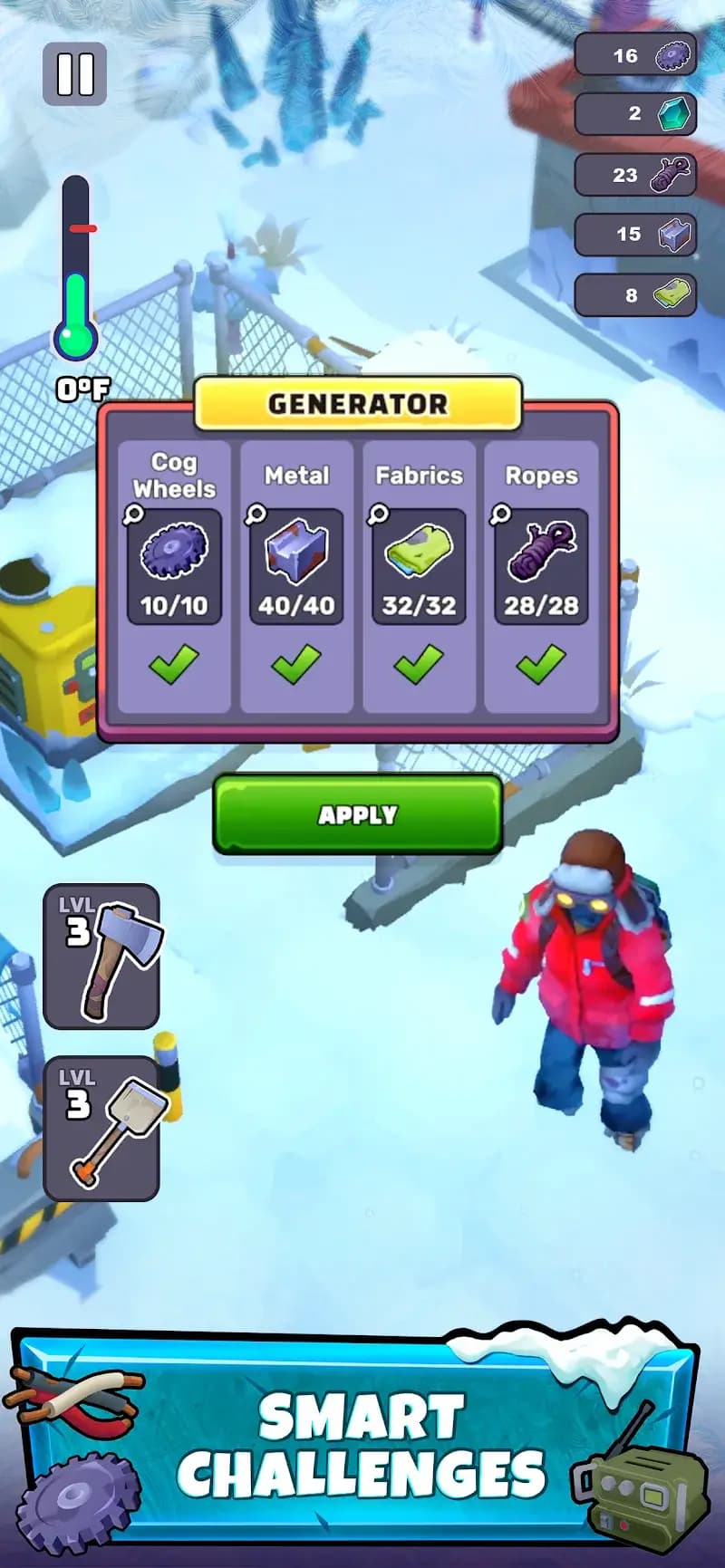Pause the game

[x=75, y=74]
